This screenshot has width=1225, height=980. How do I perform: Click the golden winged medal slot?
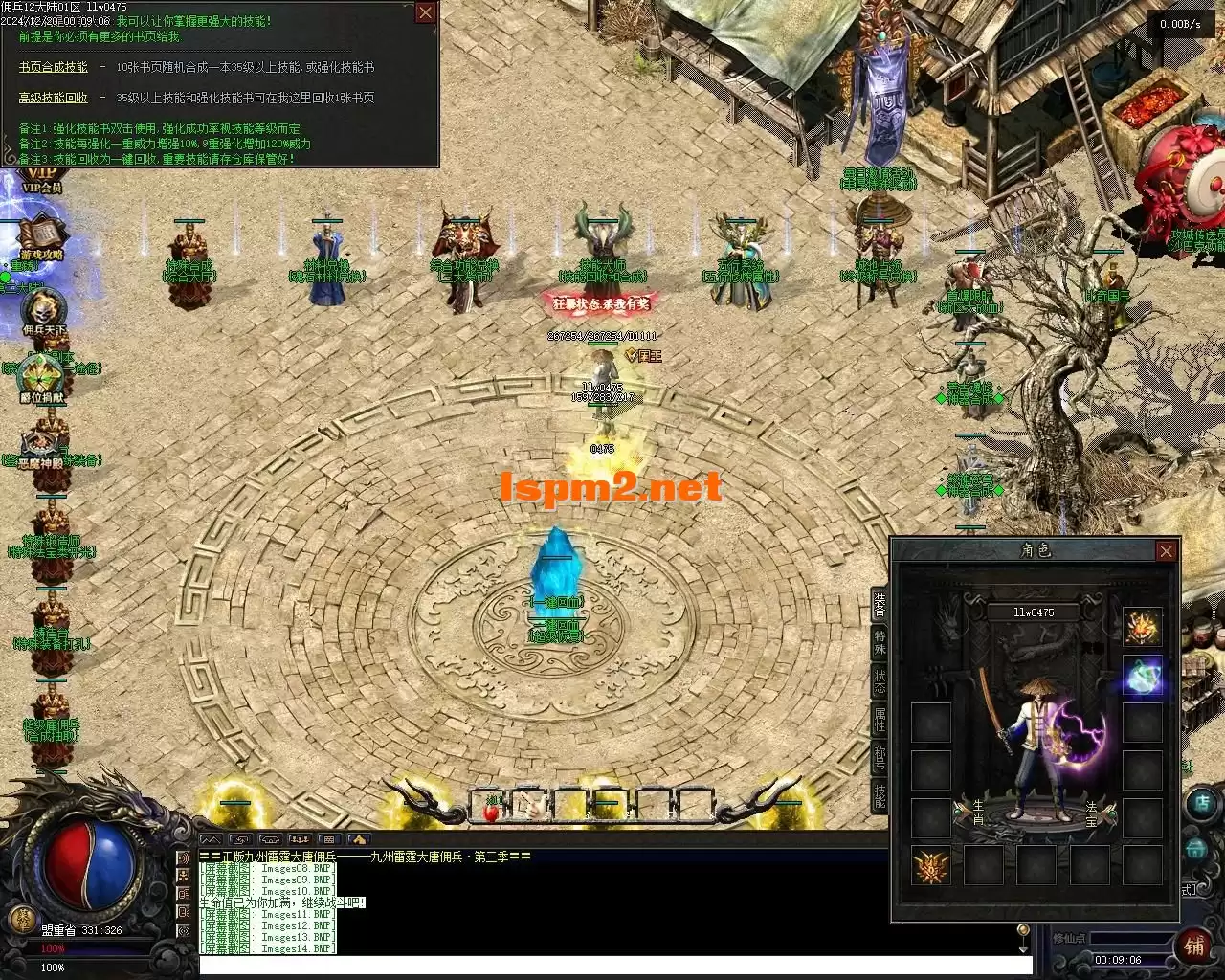coord(930,866)
